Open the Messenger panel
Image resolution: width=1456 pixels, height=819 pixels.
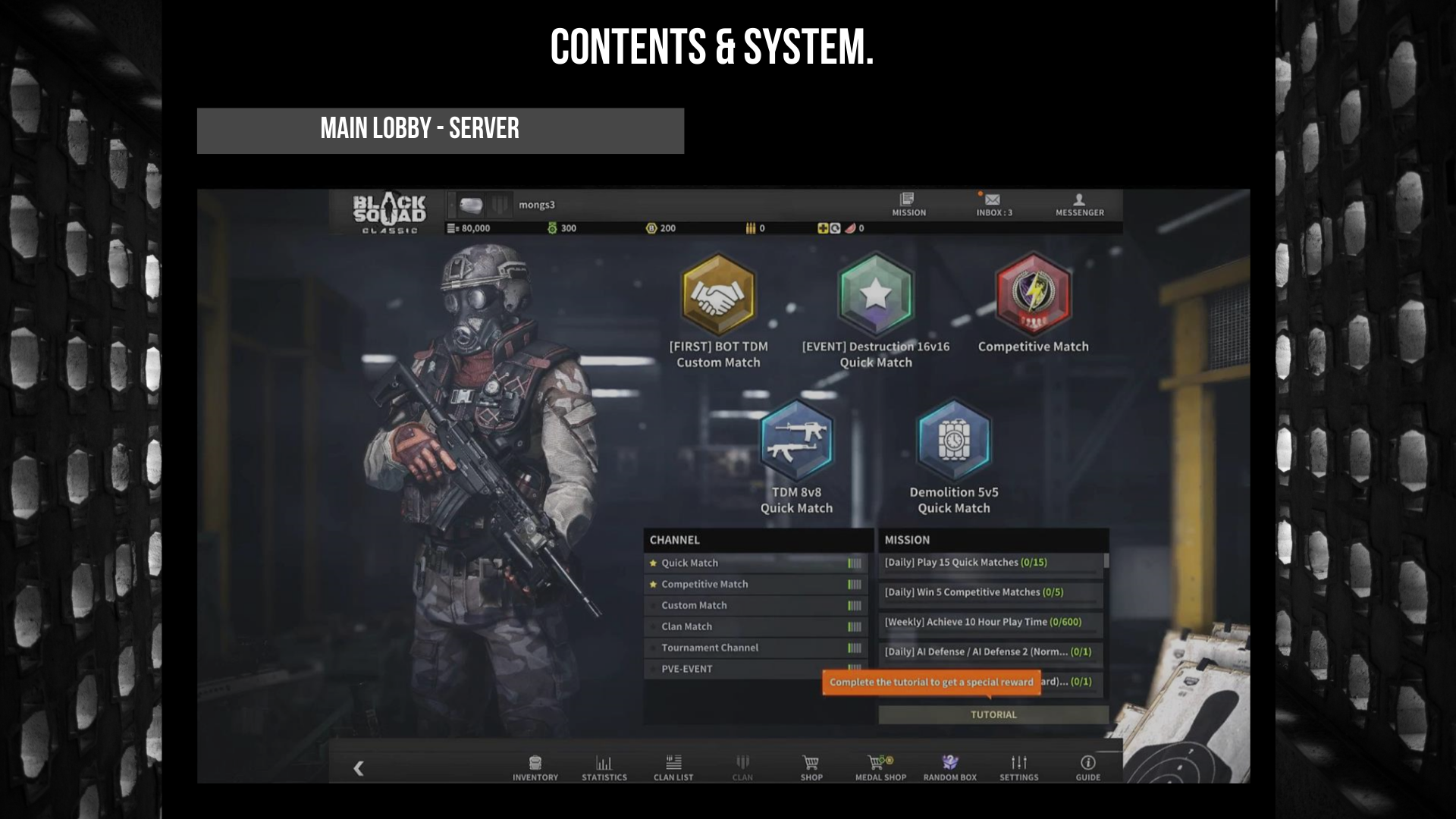1079,204
